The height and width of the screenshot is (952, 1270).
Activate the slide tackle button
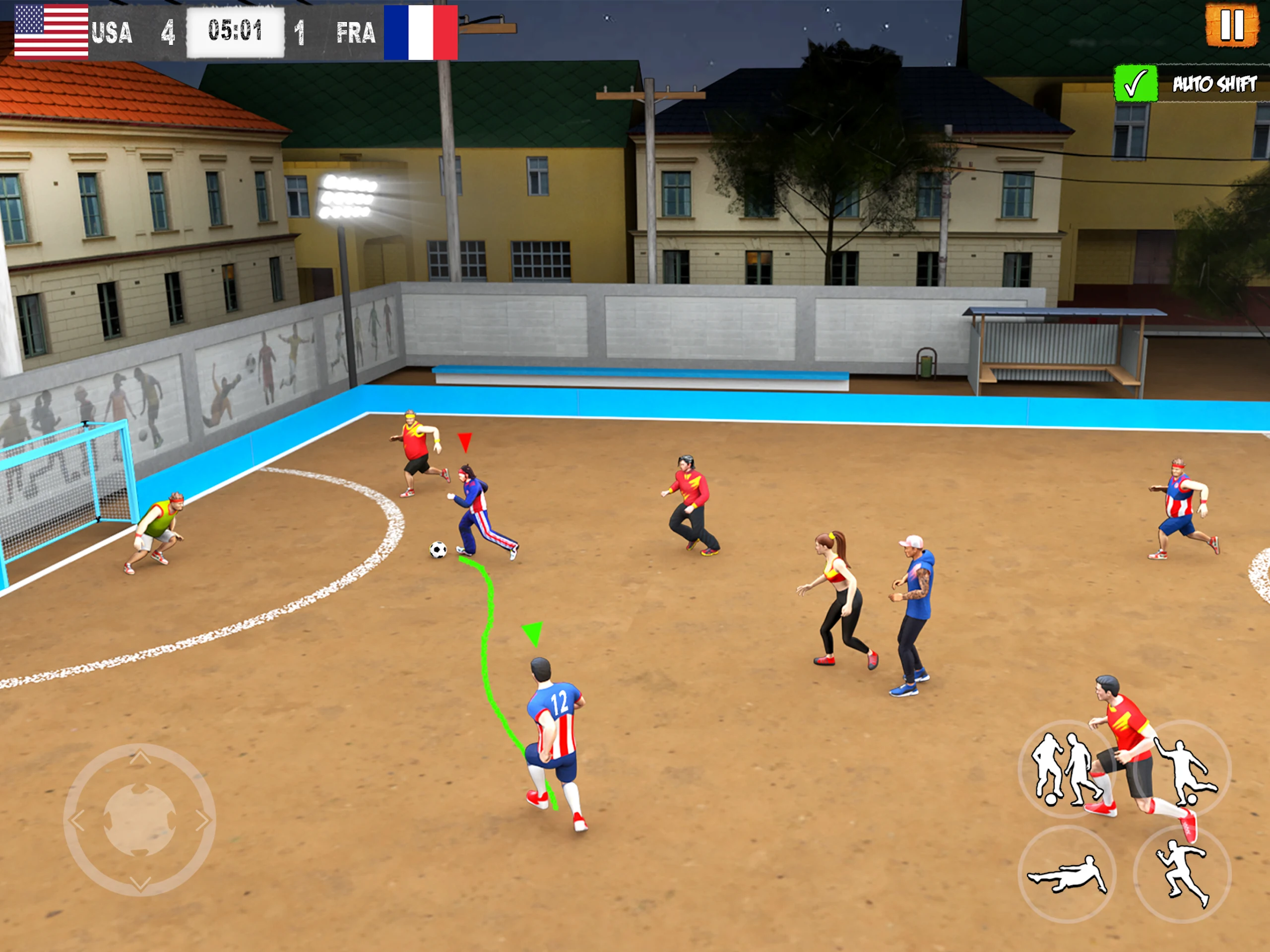[1067, 874]
